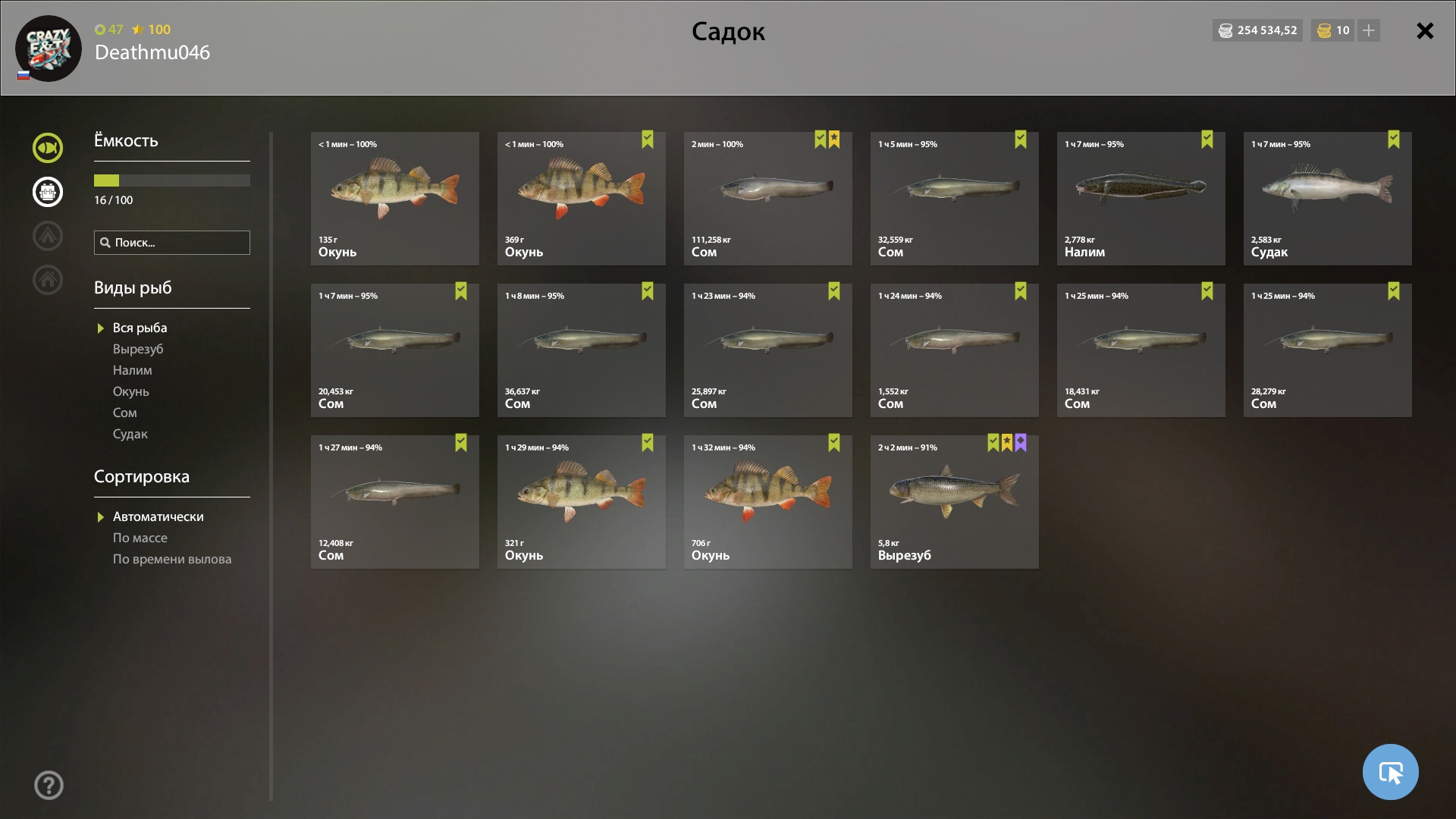1456x819 pixels.
Task: Show only Окунь in the species list
Action: 131,391
